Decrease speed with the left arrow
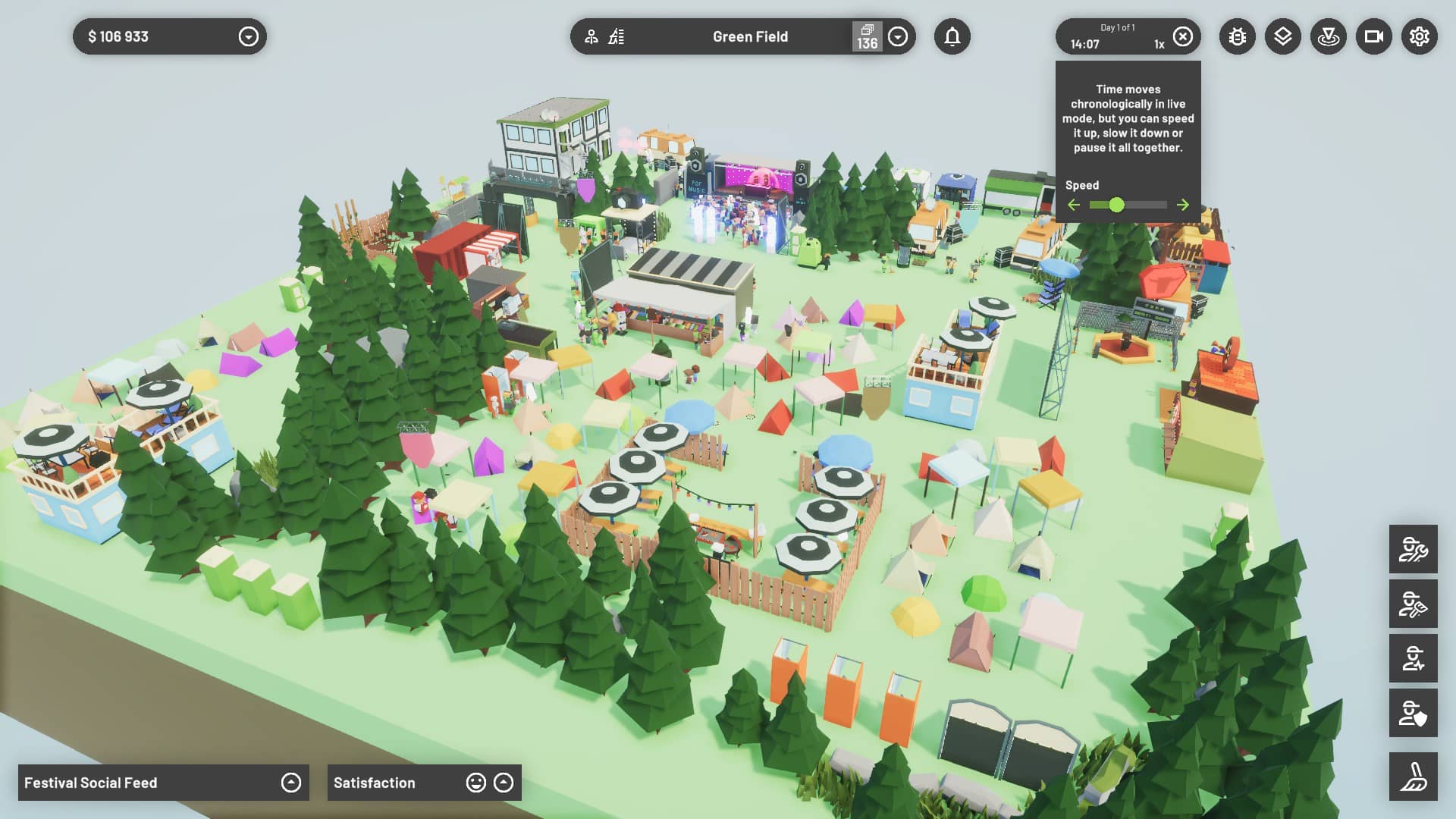The image size is (1456, 819). pos(1073,205)
